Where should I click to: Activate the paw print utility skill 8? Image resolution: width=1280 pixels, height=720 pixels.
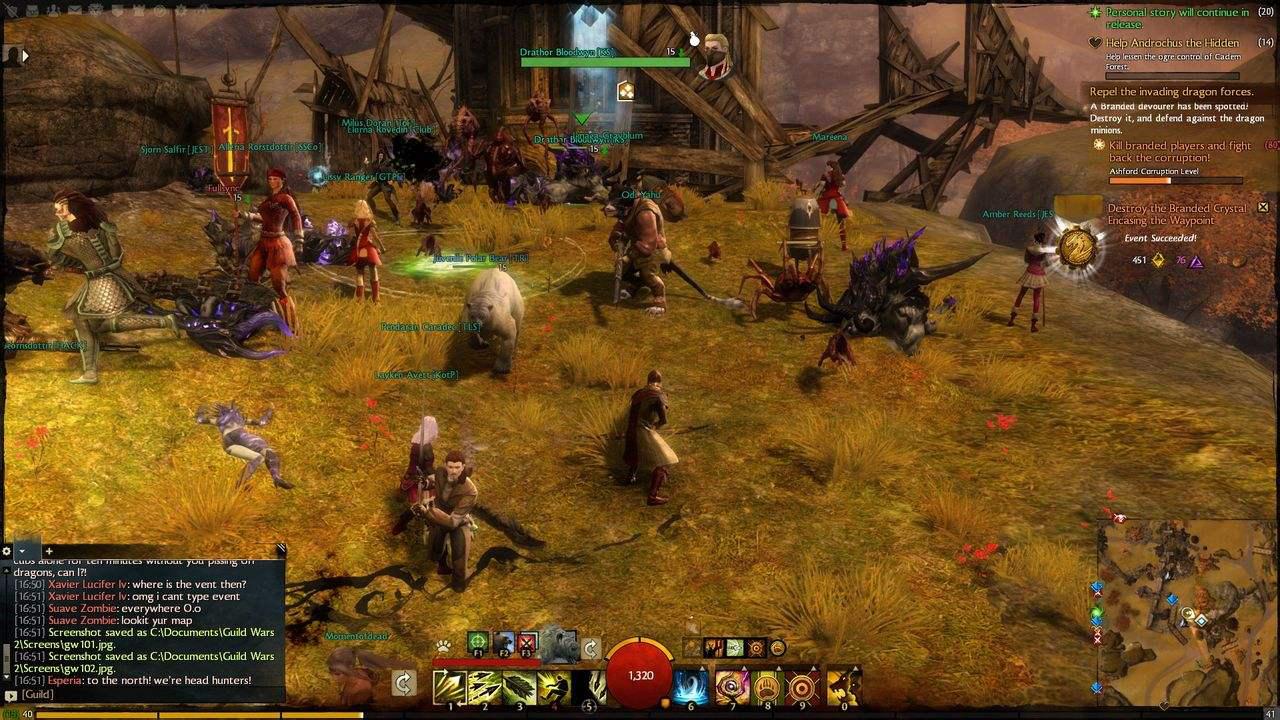click(x=767, y=685)
